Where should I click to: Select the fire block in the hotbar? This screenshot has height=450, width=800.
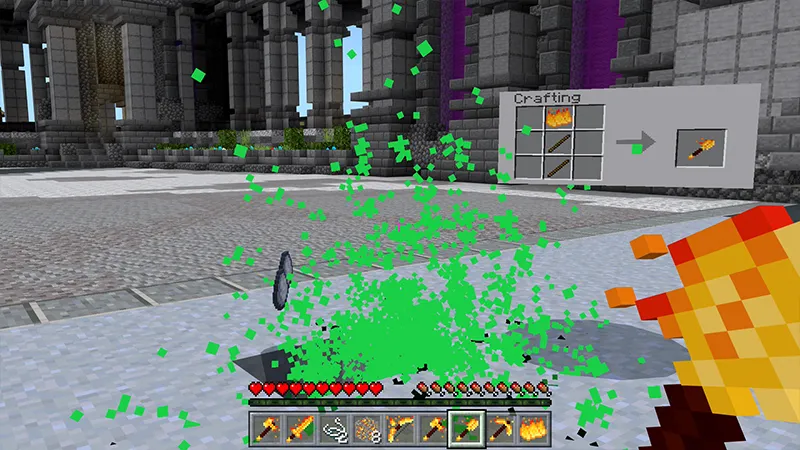(531, 428)
